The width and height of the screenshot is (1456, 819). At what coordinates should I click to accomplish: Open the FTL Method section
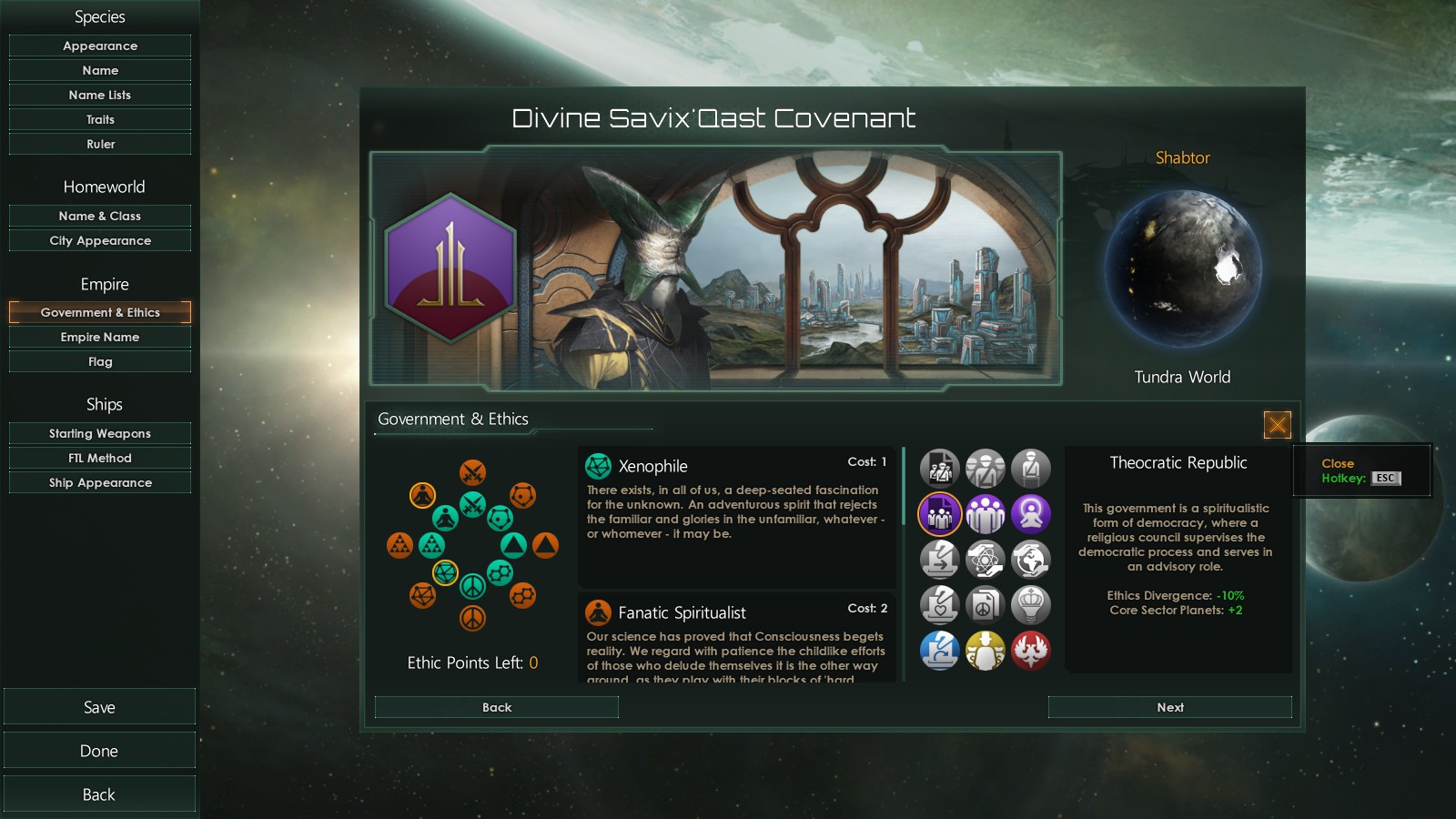click(x=100, y=458)
